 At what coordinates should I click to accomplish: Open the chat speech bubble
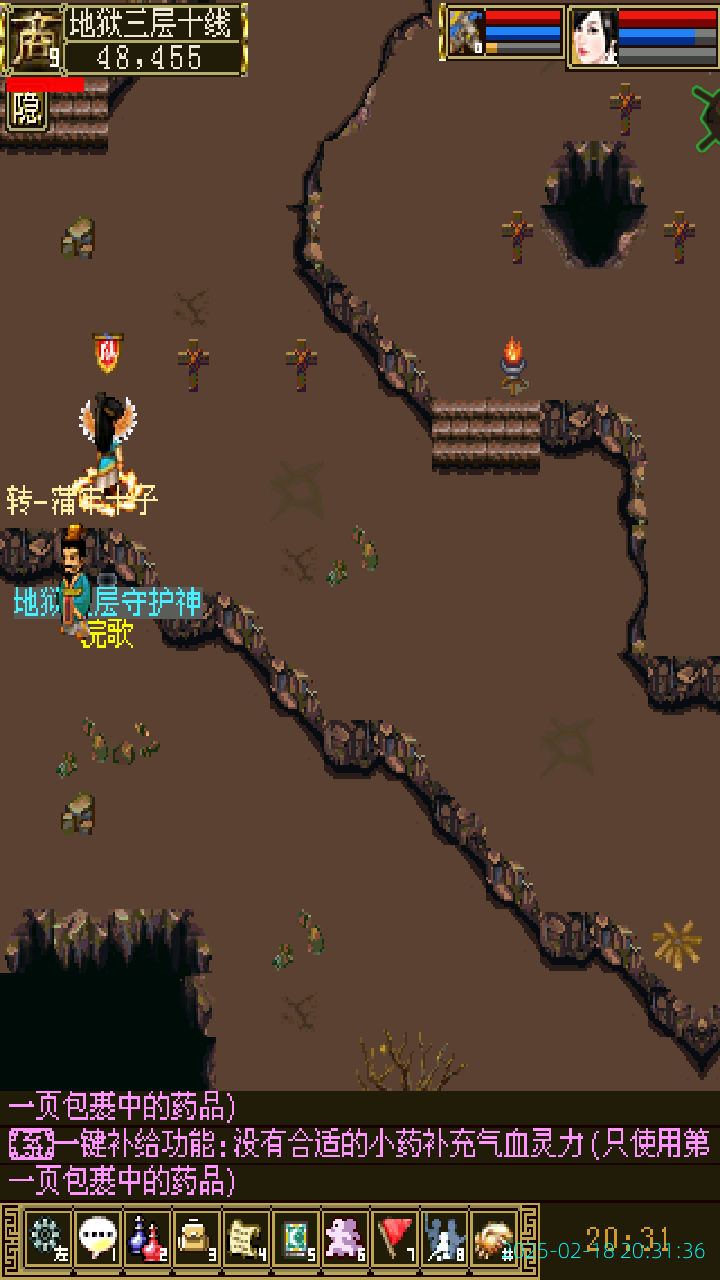tap(97, 1237)
